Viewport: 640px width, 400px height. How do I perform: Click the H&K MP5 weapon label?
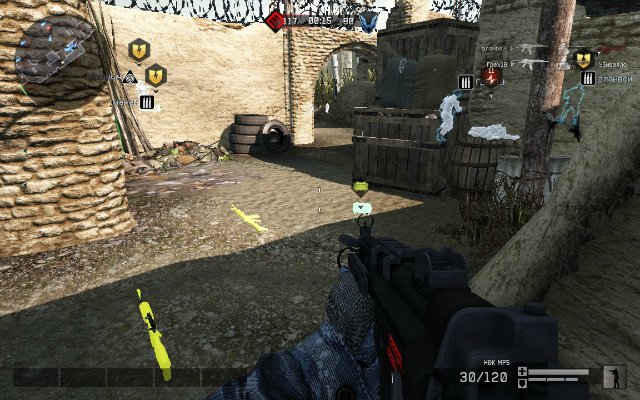tap(485, 363)
